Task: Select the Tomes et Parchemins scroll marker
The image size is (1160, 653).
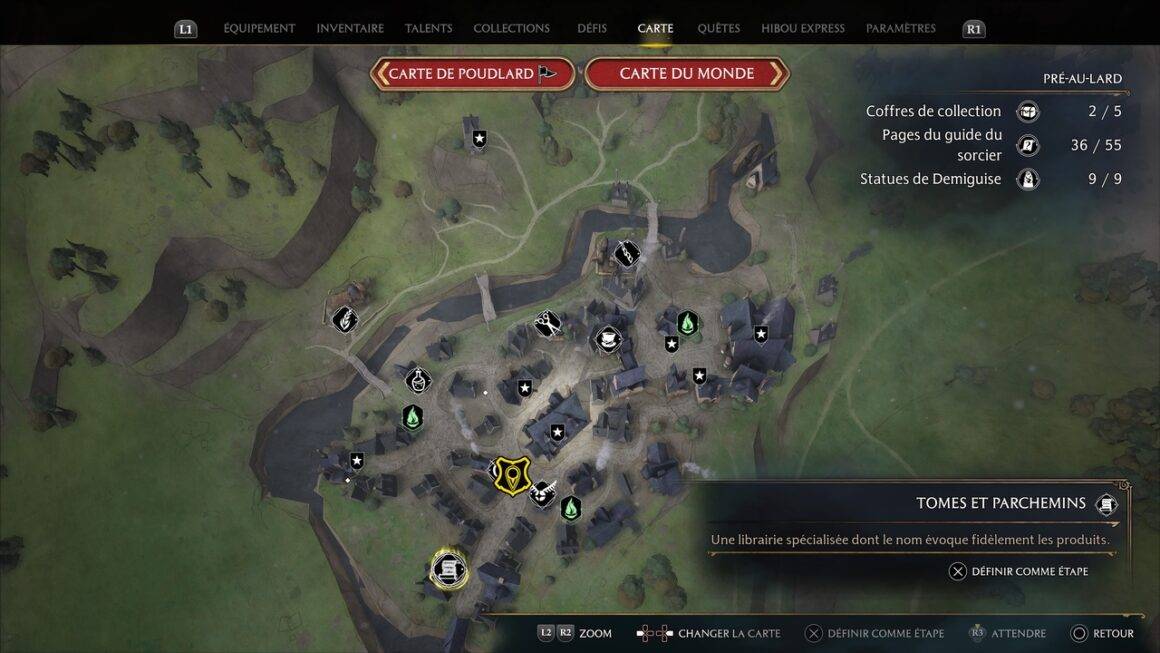Action: [448, 569]
